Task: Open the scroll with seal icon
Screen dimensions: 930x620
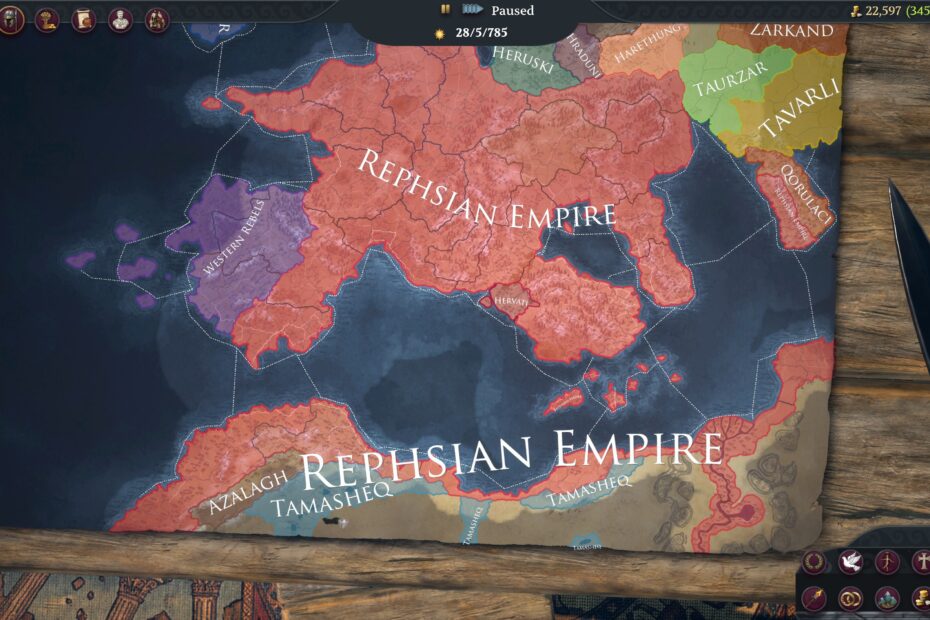Action: click(x=83, y=19)
